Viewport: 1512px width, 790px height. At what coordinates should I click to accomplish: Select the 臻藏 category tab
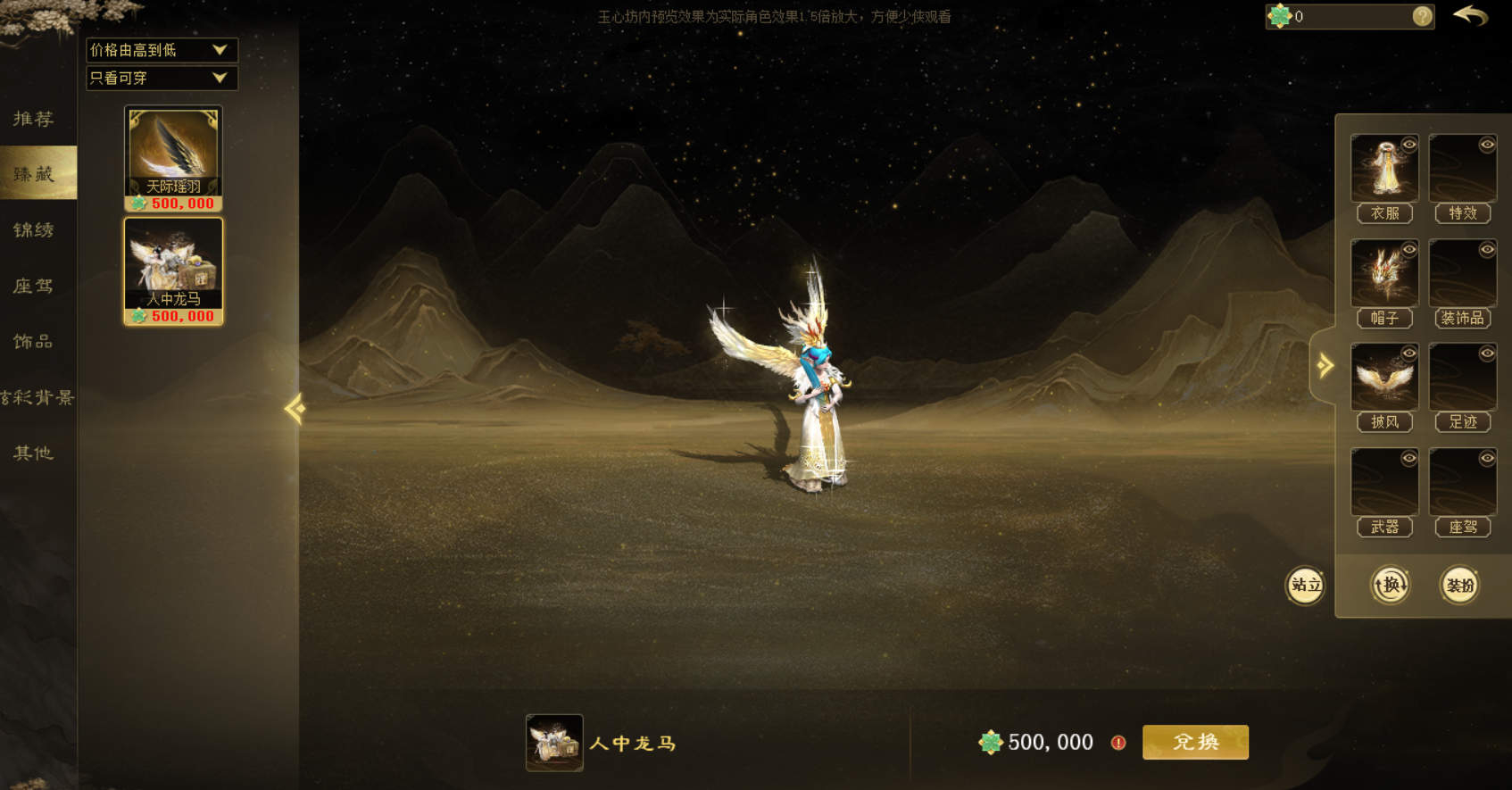point(34,173)
